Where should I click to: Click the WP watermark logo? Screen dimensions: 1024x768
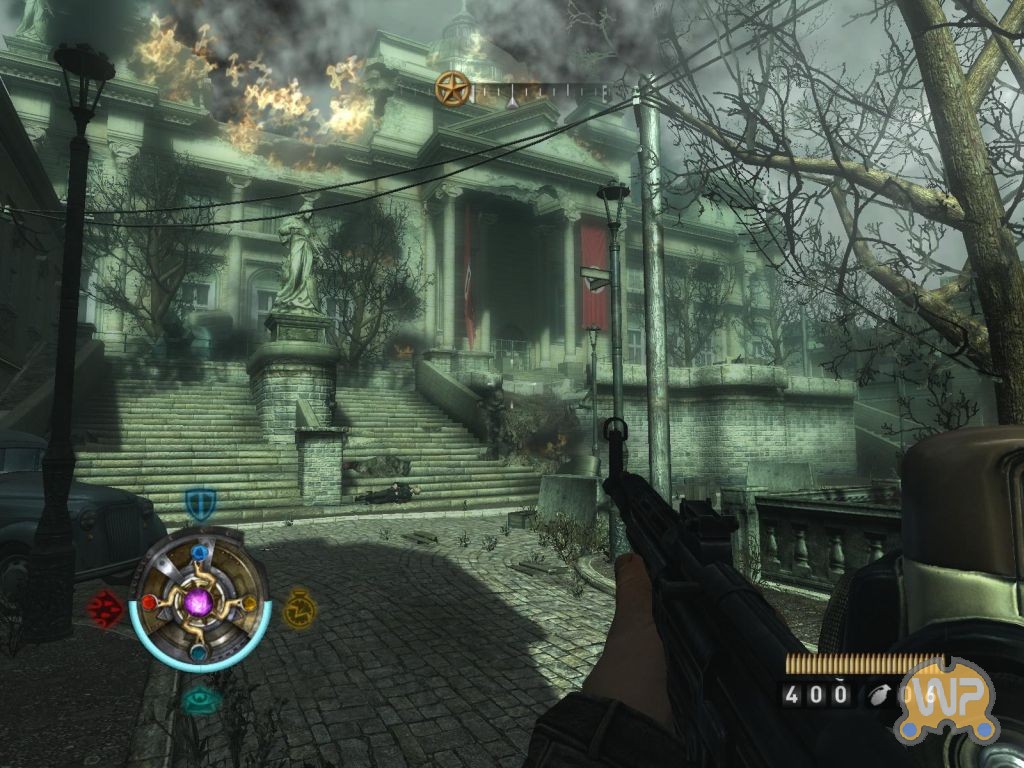click(945, 700)
